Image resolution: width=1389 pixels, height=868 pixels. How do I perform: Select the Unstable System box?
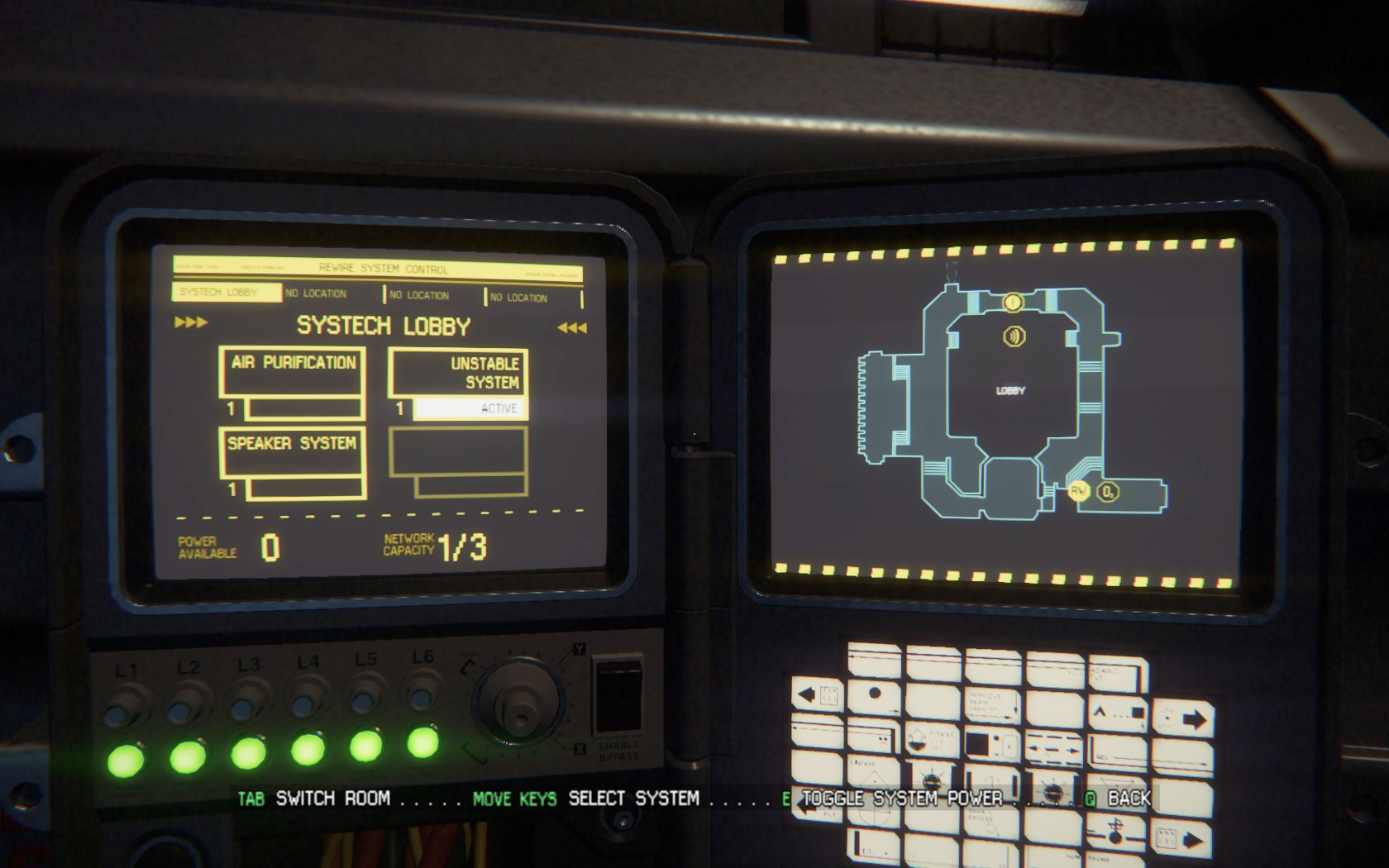pyautogui.click(x=458, y=373)
